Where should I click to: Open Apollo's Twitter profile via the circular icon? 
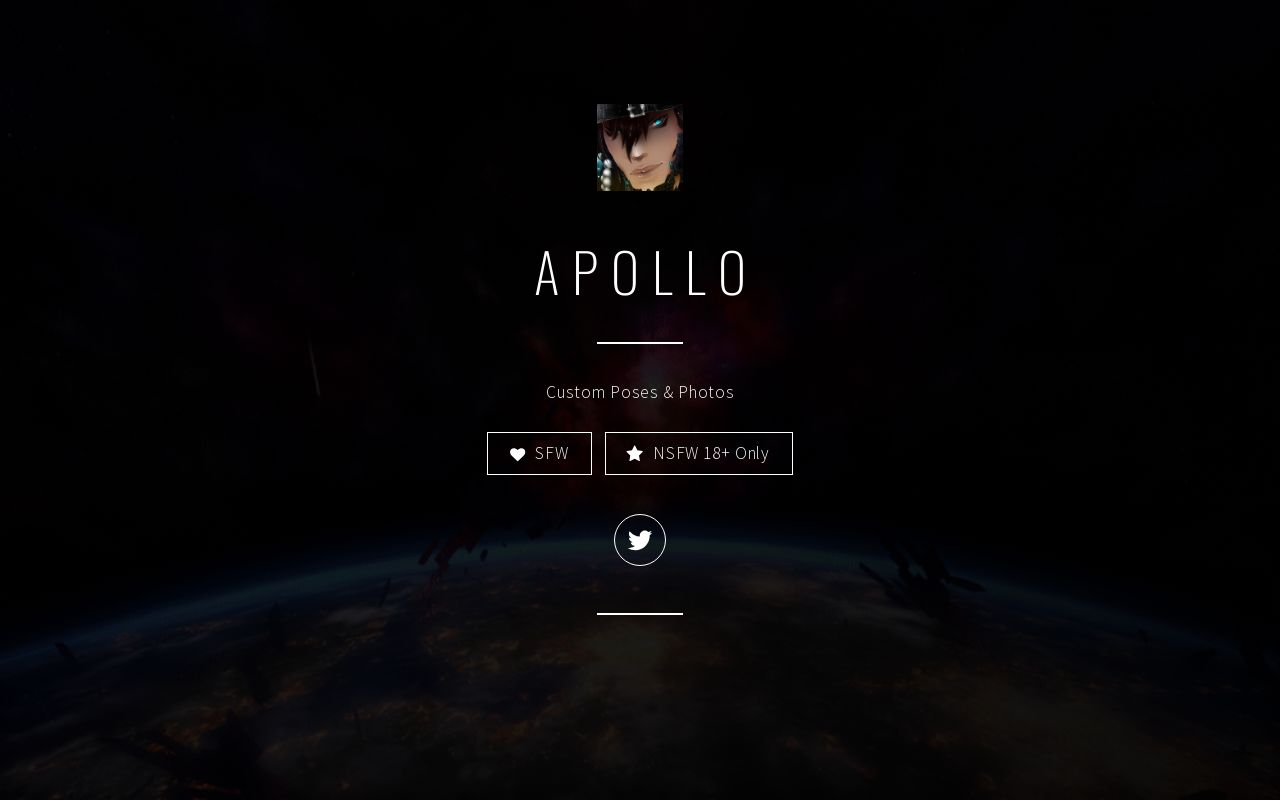click(640, 540)
